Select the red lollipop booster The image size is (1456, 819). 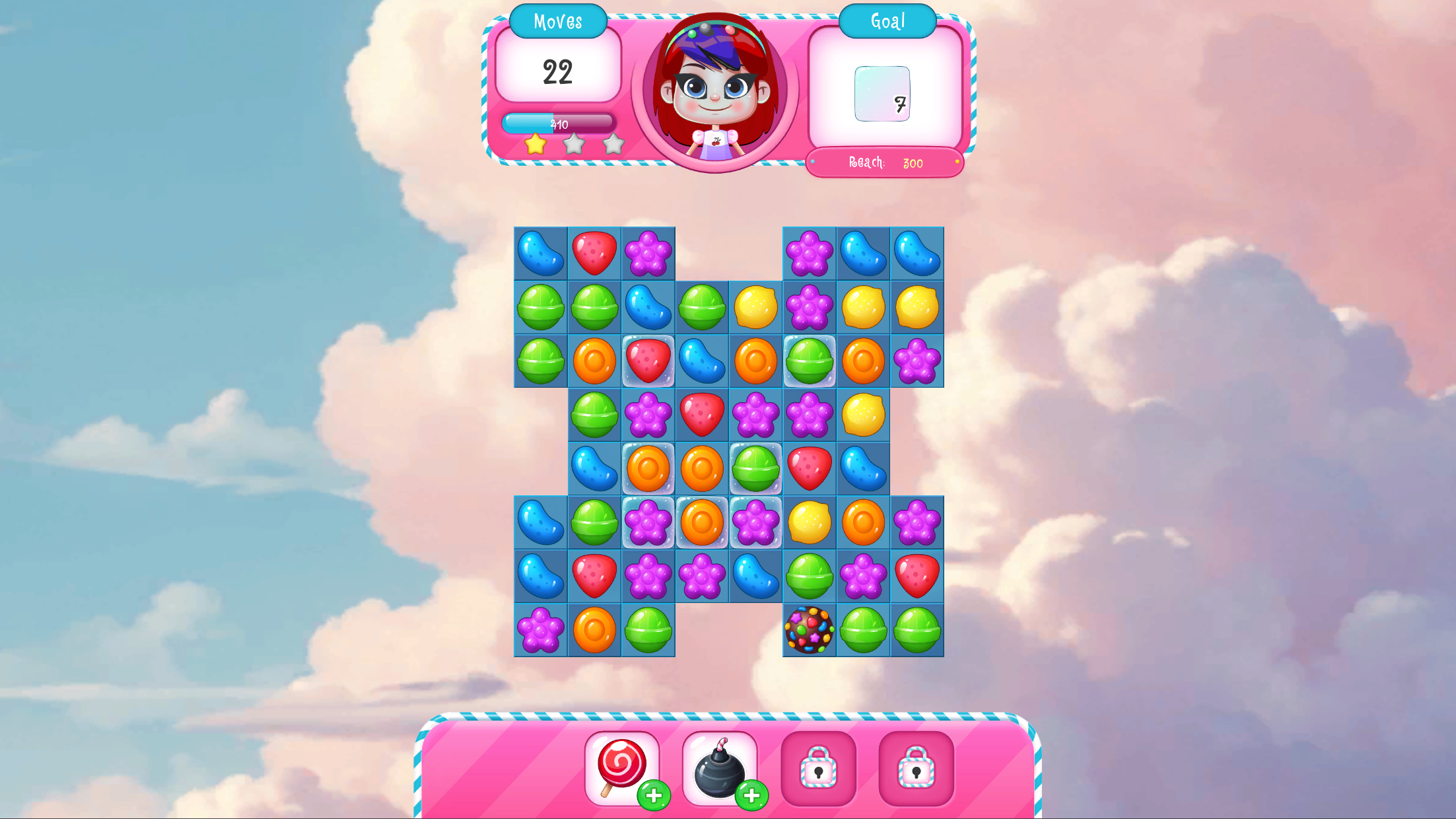621,768
